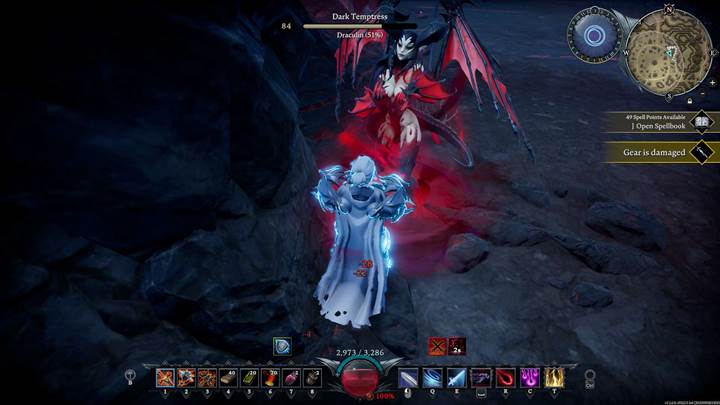Use the red potion in slot 6
The image size is (720, 405).
click(270, 378)
